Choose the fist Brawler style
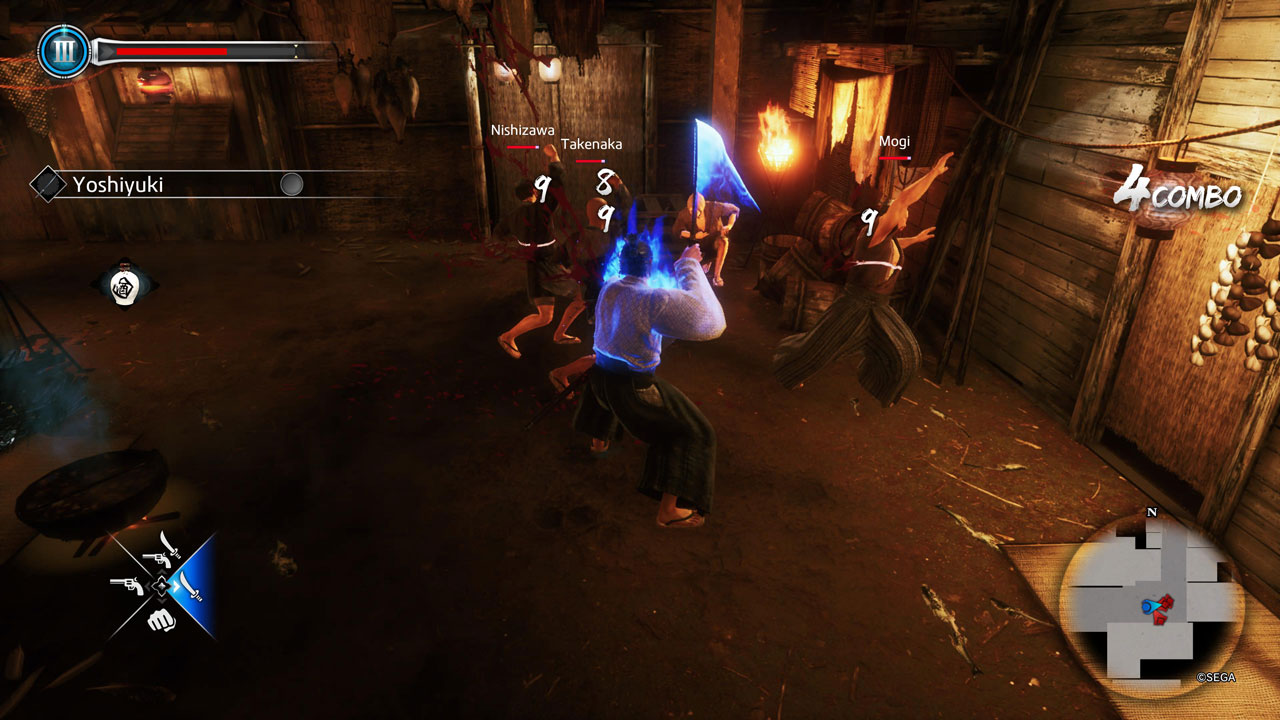 (x=160, y=621)
